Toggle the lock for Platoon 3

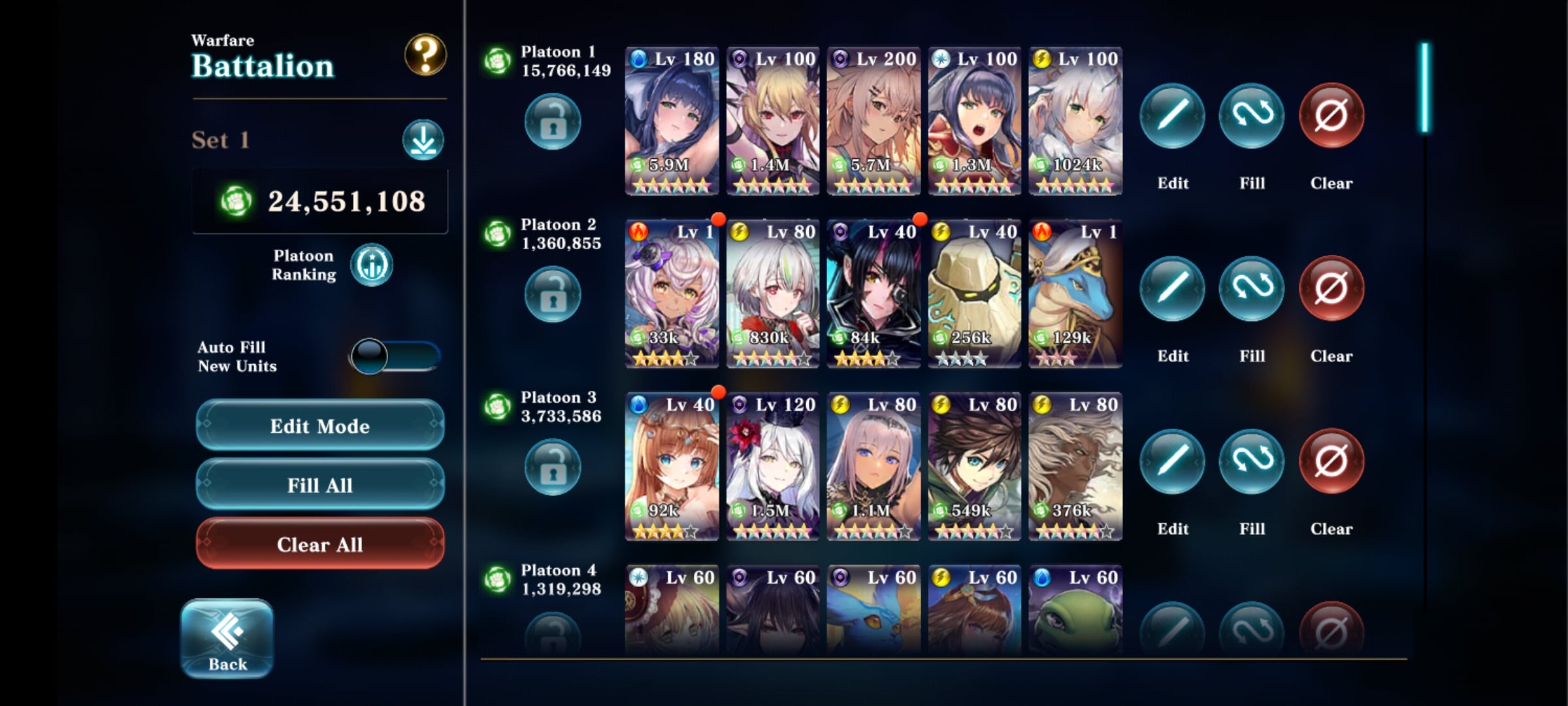553,467
